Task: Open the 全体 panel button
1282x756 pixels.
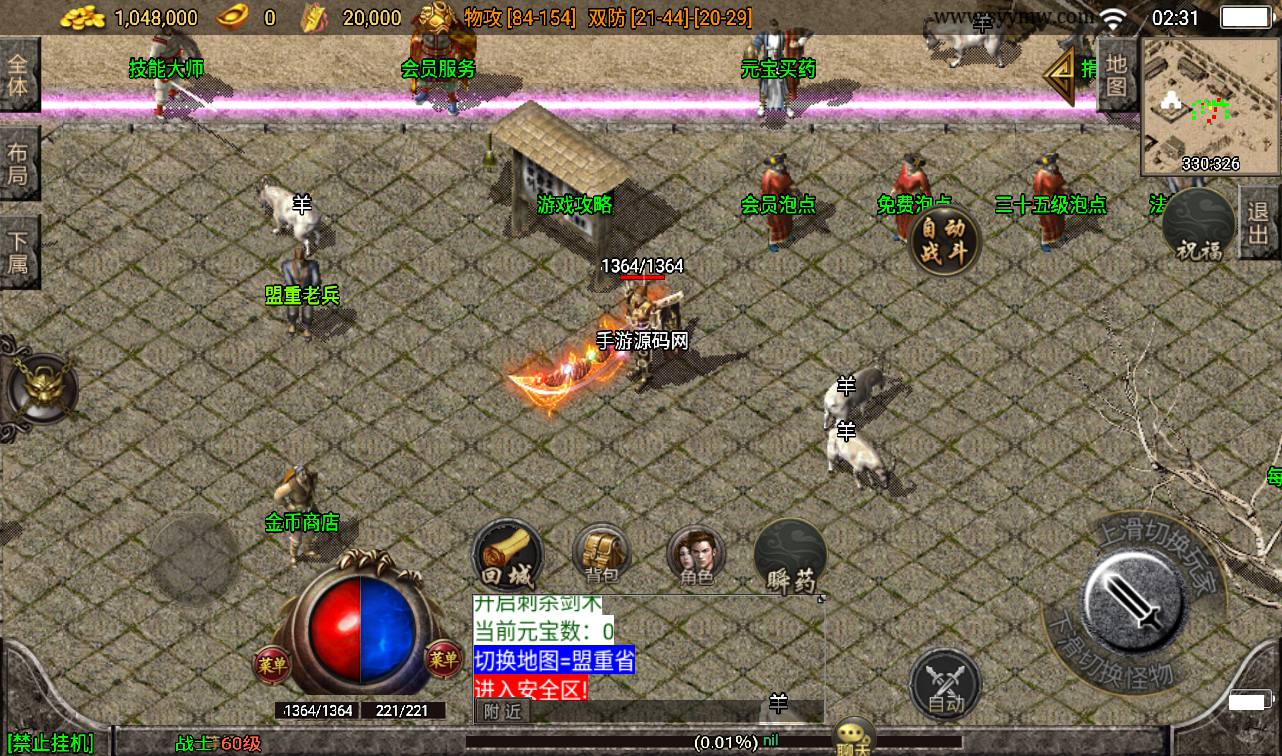Action: [18, 74]
